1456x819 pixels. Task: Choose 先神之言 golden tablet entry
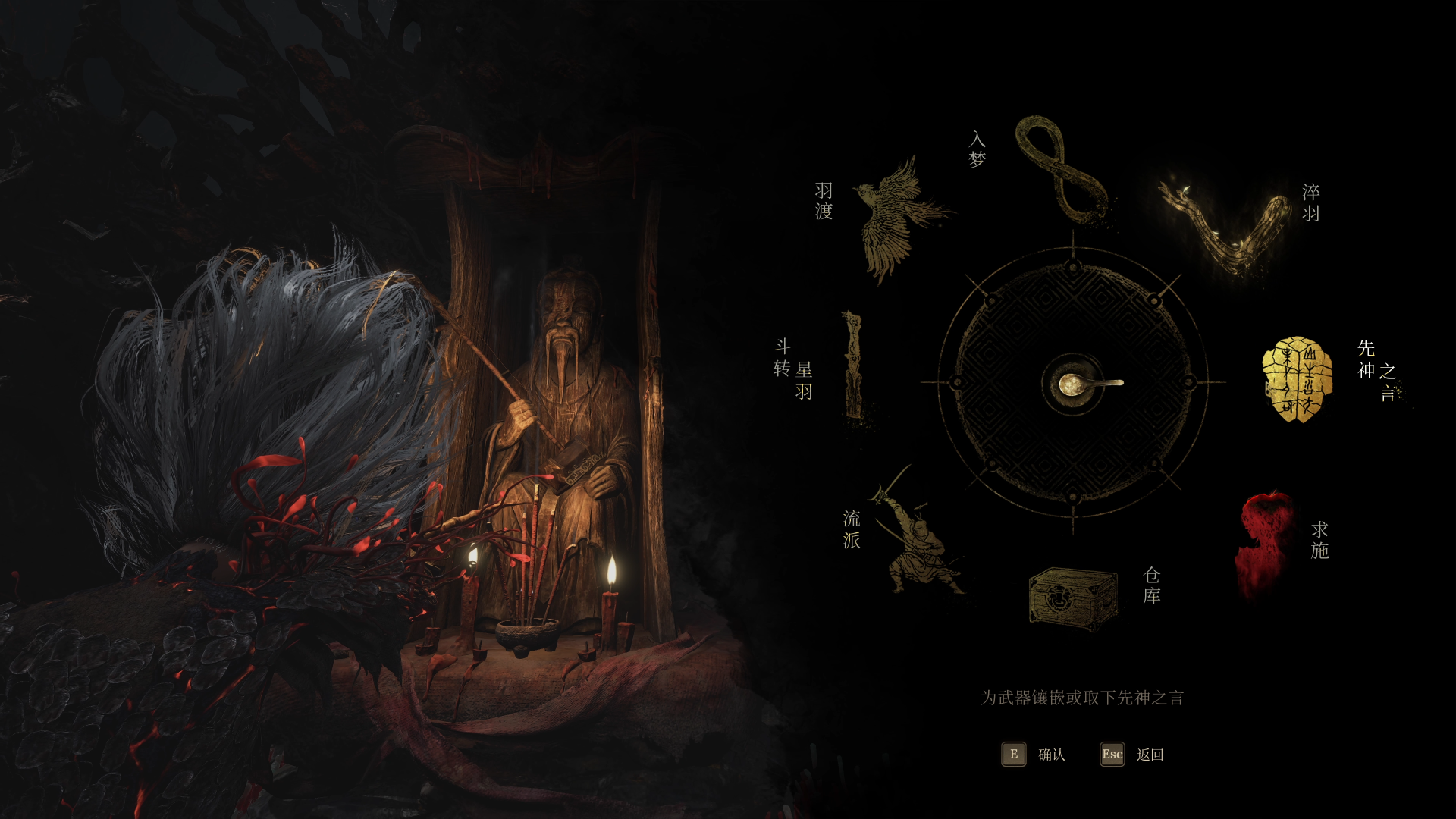click(x=1298, y=379)
